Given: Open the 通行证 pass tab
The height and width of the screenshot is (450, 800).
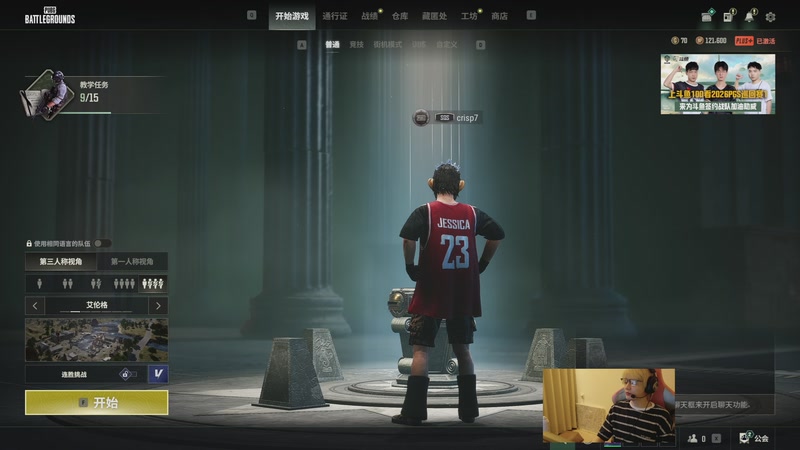Looking at the screenshot, I should pyautogui.click(x=335, y=16).
